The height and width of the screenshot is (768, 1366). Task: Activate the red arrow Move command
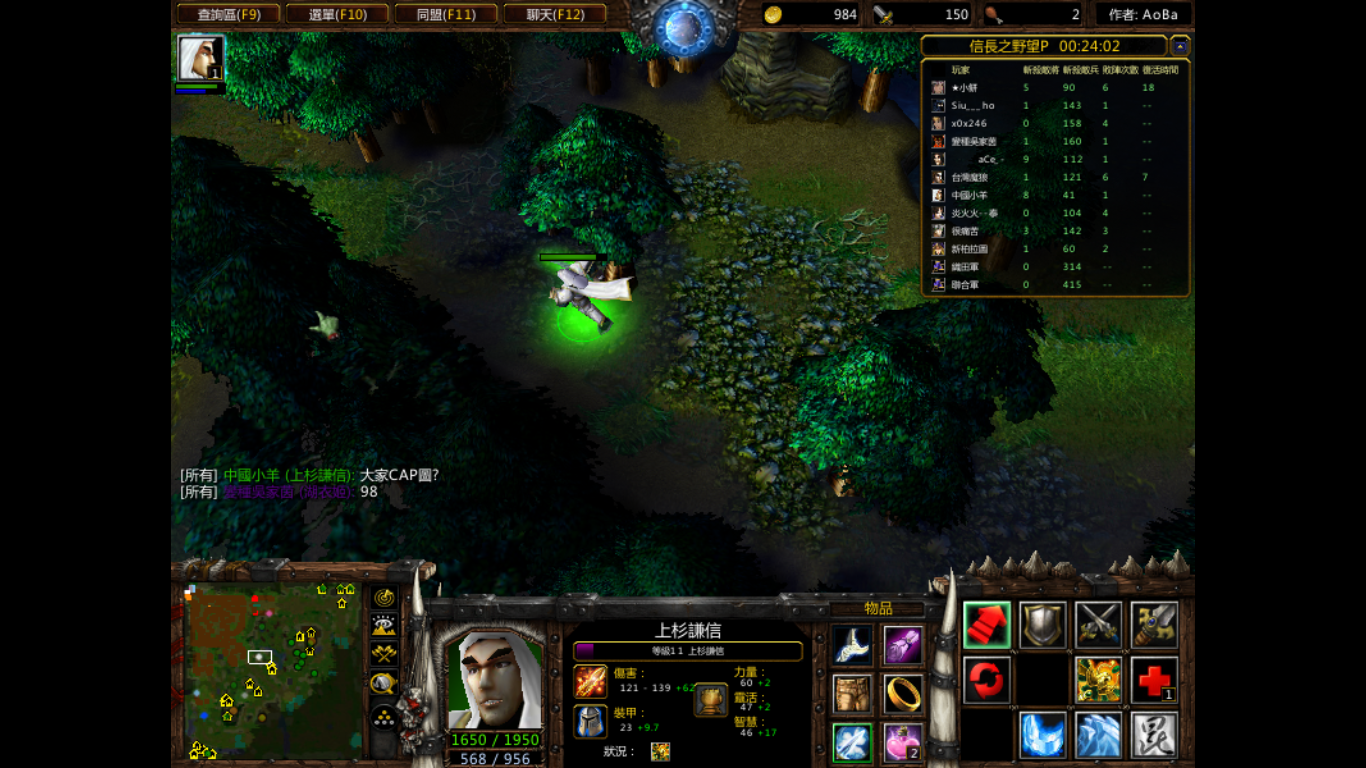(987, 626)
